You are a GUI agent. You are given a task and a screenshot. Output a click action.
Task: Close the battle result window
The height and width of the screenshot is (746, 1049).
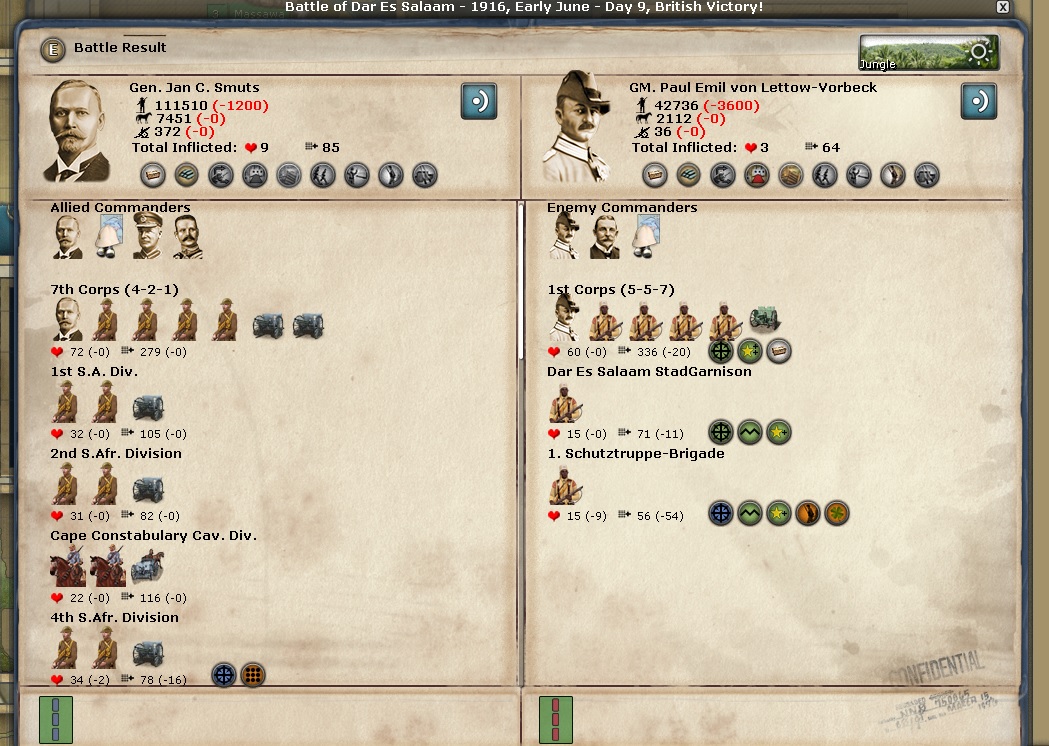1002,7
